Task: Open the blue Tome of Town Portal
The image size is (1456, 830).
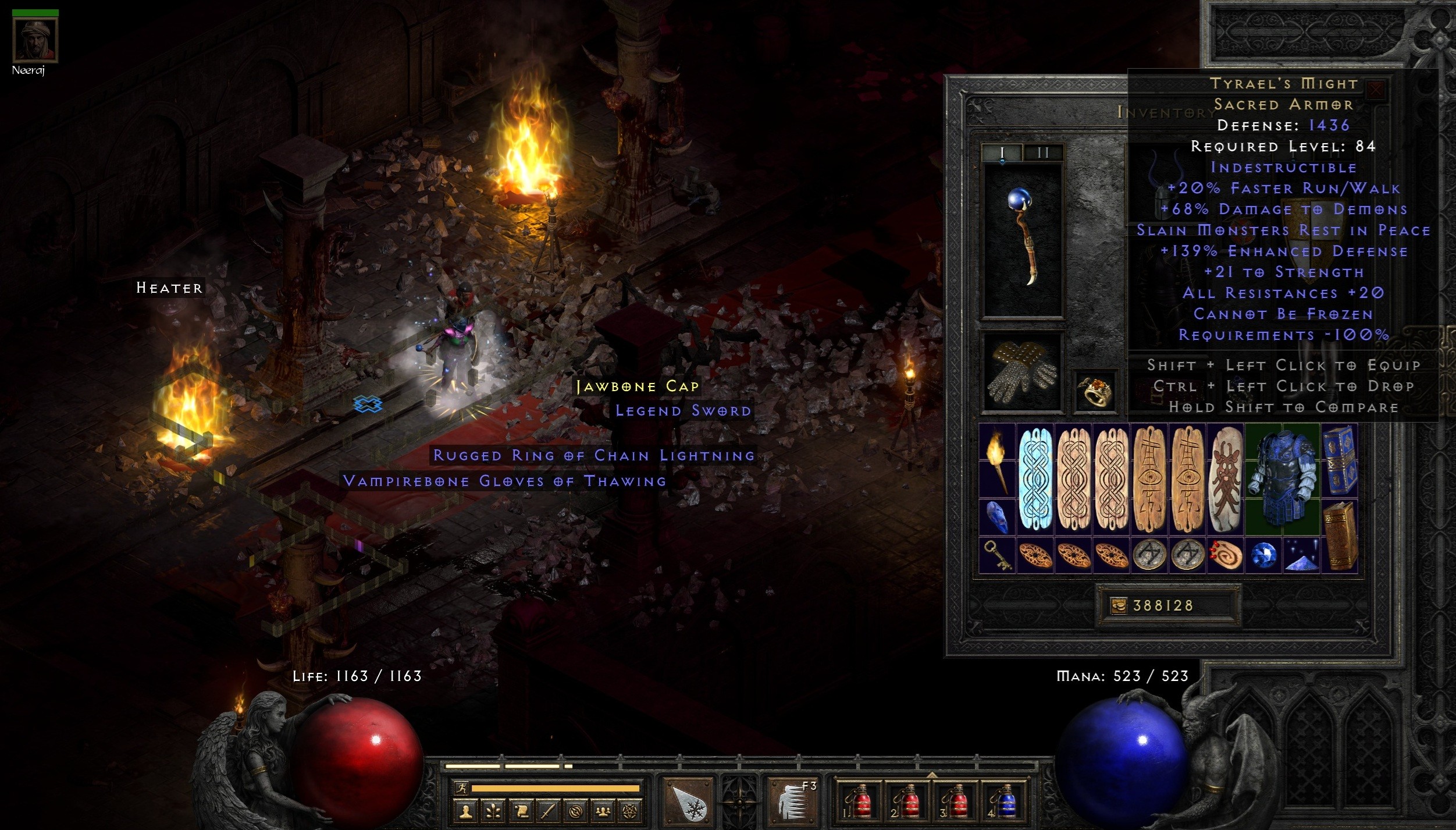Action: (1339, 460)
